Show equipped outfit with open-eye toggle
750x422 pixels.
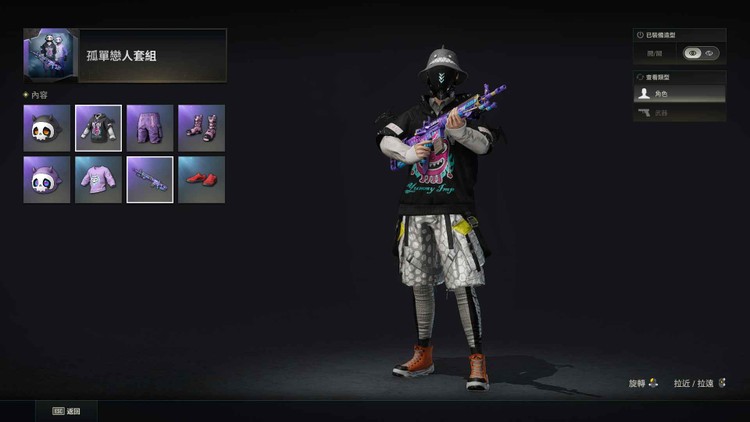pyautogui.click(x=692, y=53)
